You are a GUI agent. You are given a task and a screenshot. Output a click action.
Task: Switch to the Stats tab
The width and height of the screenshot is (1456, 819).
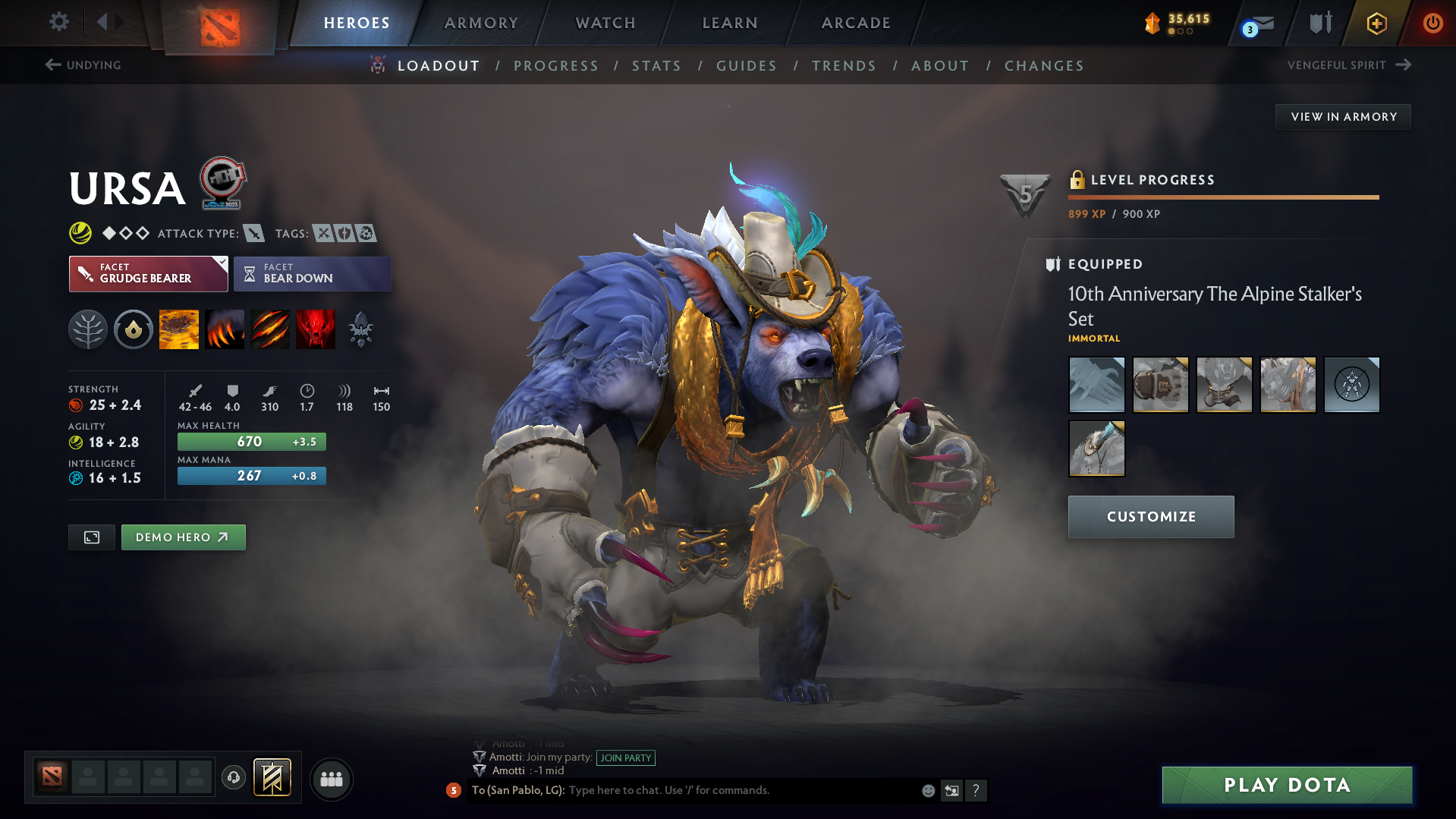[656, 66]
